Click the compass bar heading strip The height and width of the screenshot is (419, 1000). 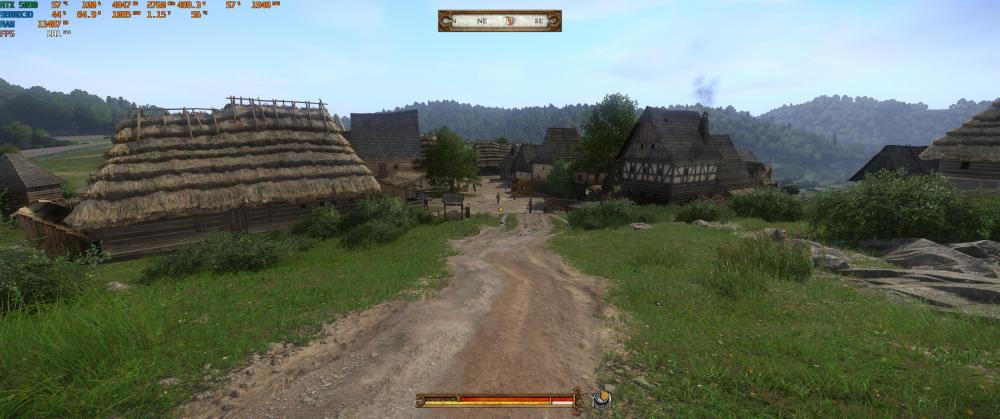[x=499, y=20]
